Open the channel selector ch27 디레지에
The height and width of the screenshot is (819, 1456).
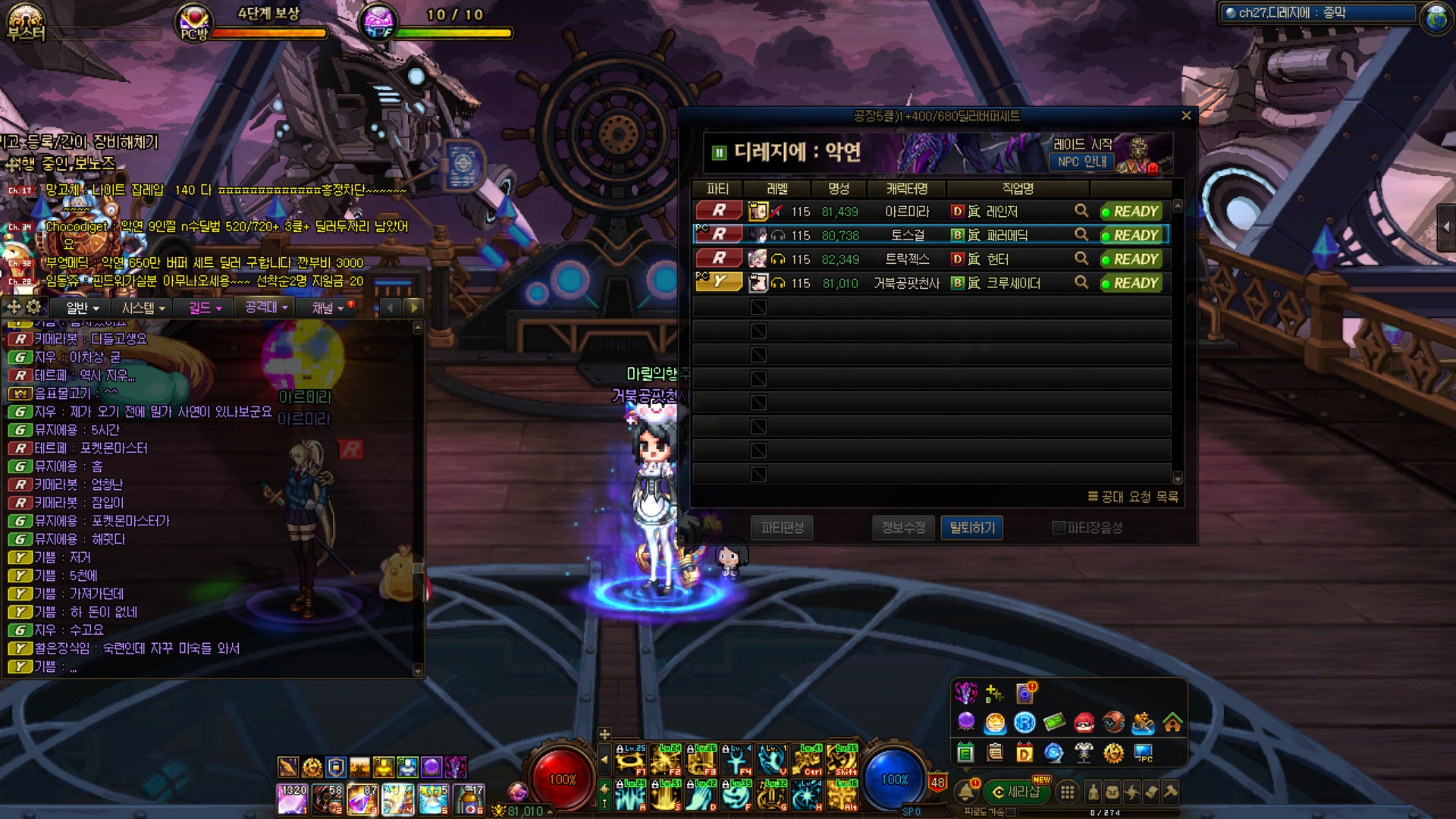pyautogui.click(x=1318, y=13)
